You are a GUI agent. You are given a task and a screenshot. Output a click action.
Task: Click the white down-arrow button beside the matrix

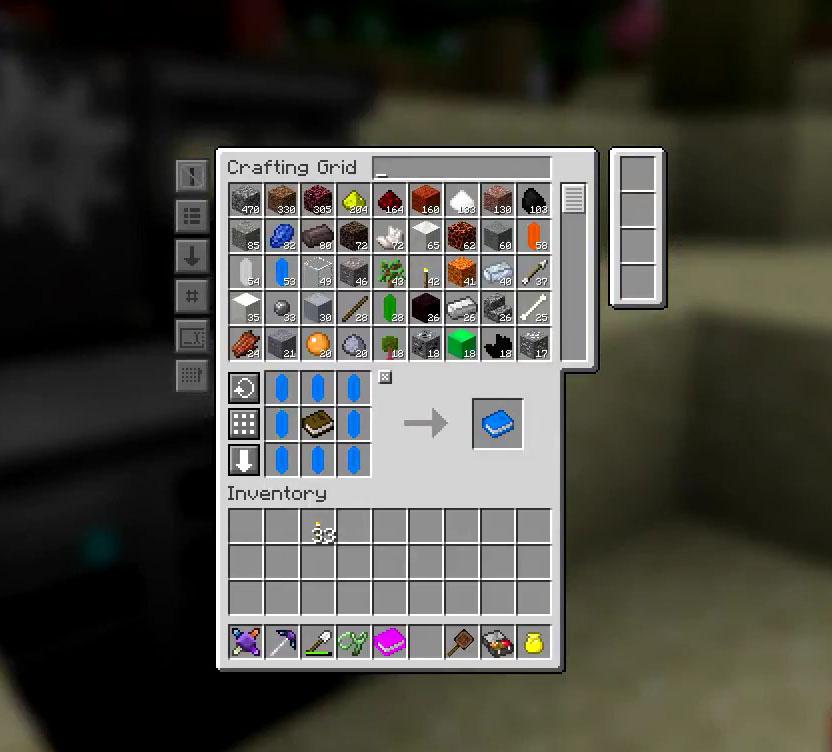click(244, 460)
